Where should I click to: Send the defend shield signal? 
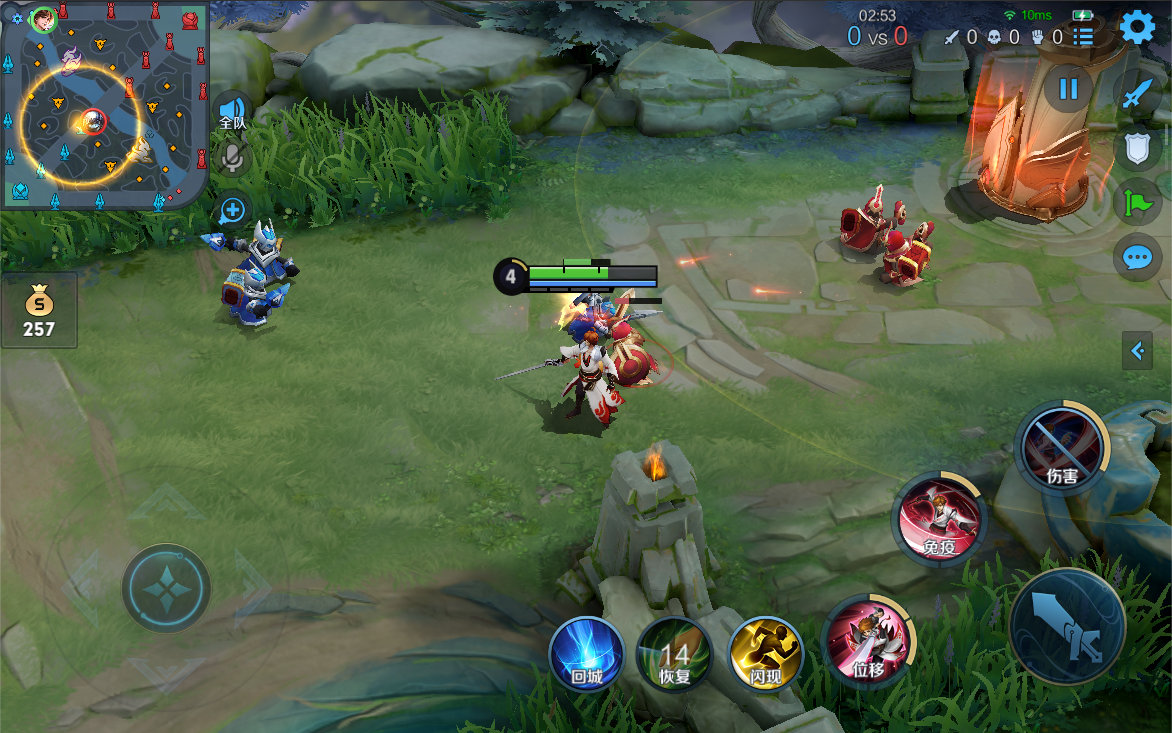point(1137,148)
